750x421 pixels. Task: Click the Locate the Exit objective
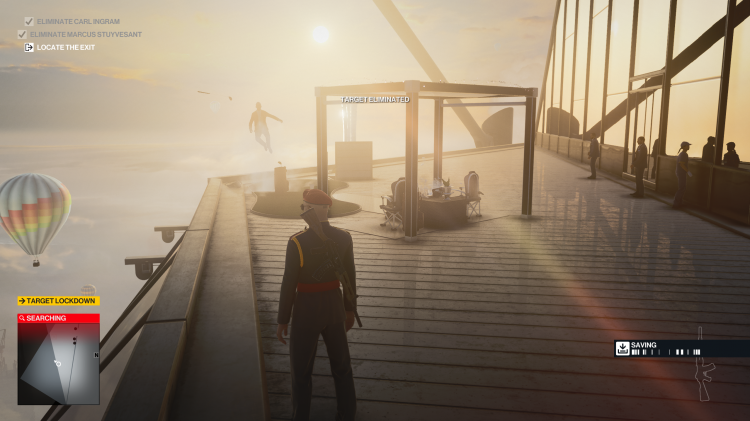(65, 47)
